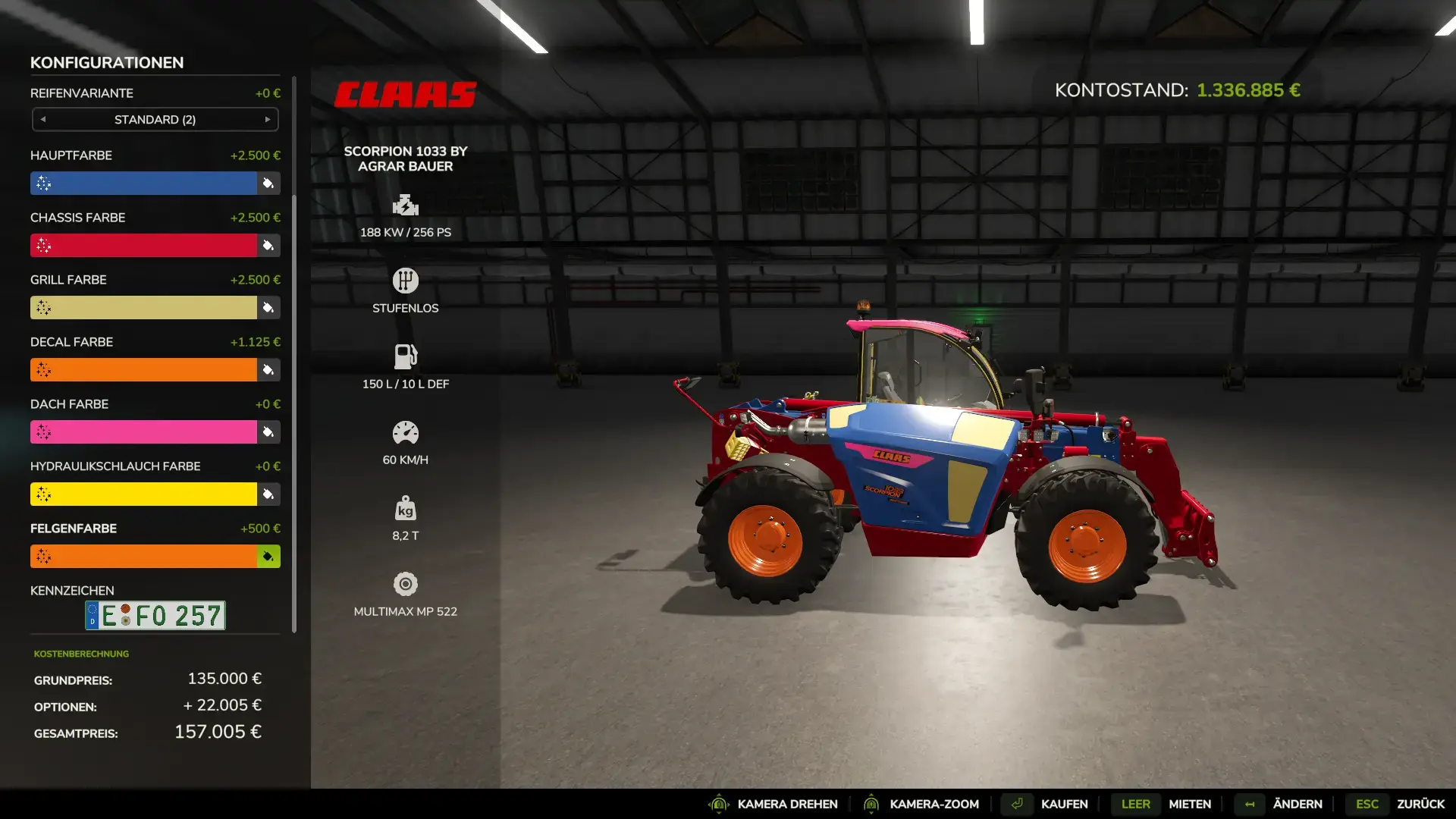Go back with the Zurück button
The height and width of the screenshot is (819, 1456).
tap(1420, 804)
